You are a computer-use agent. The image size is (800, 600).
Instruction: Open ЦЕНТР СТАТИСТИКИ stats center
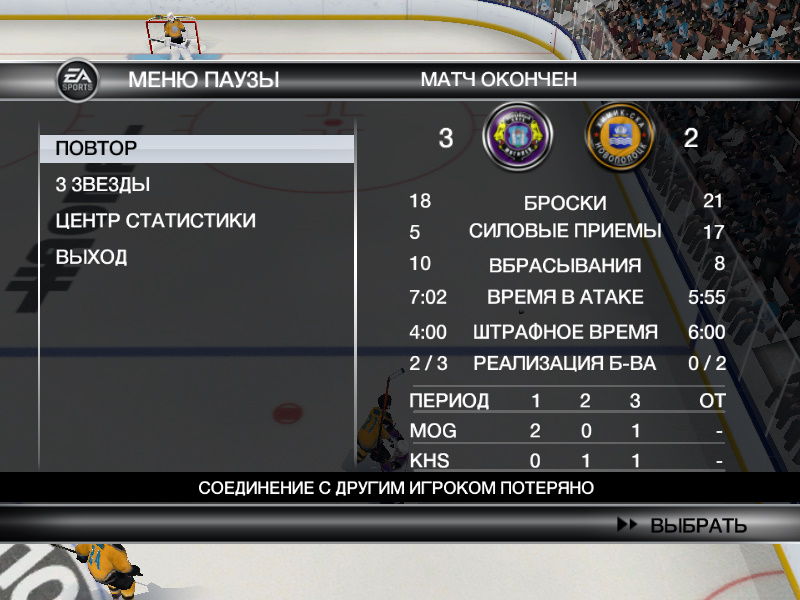155,221
